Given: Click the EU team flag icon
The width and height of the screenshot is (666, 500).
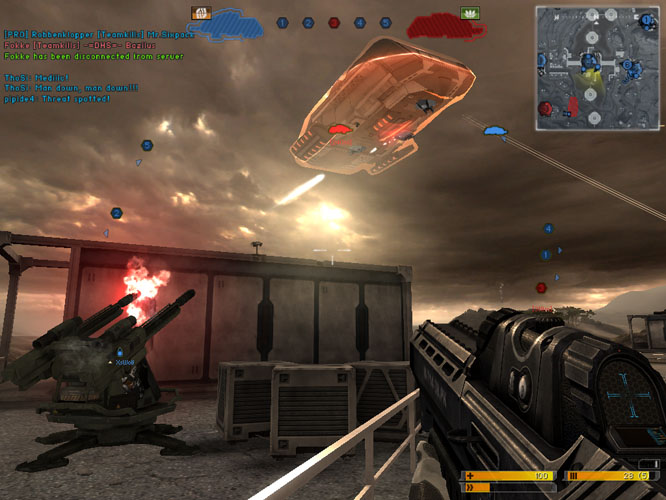Looking at the screenshot, I should [x=200, y=13].
